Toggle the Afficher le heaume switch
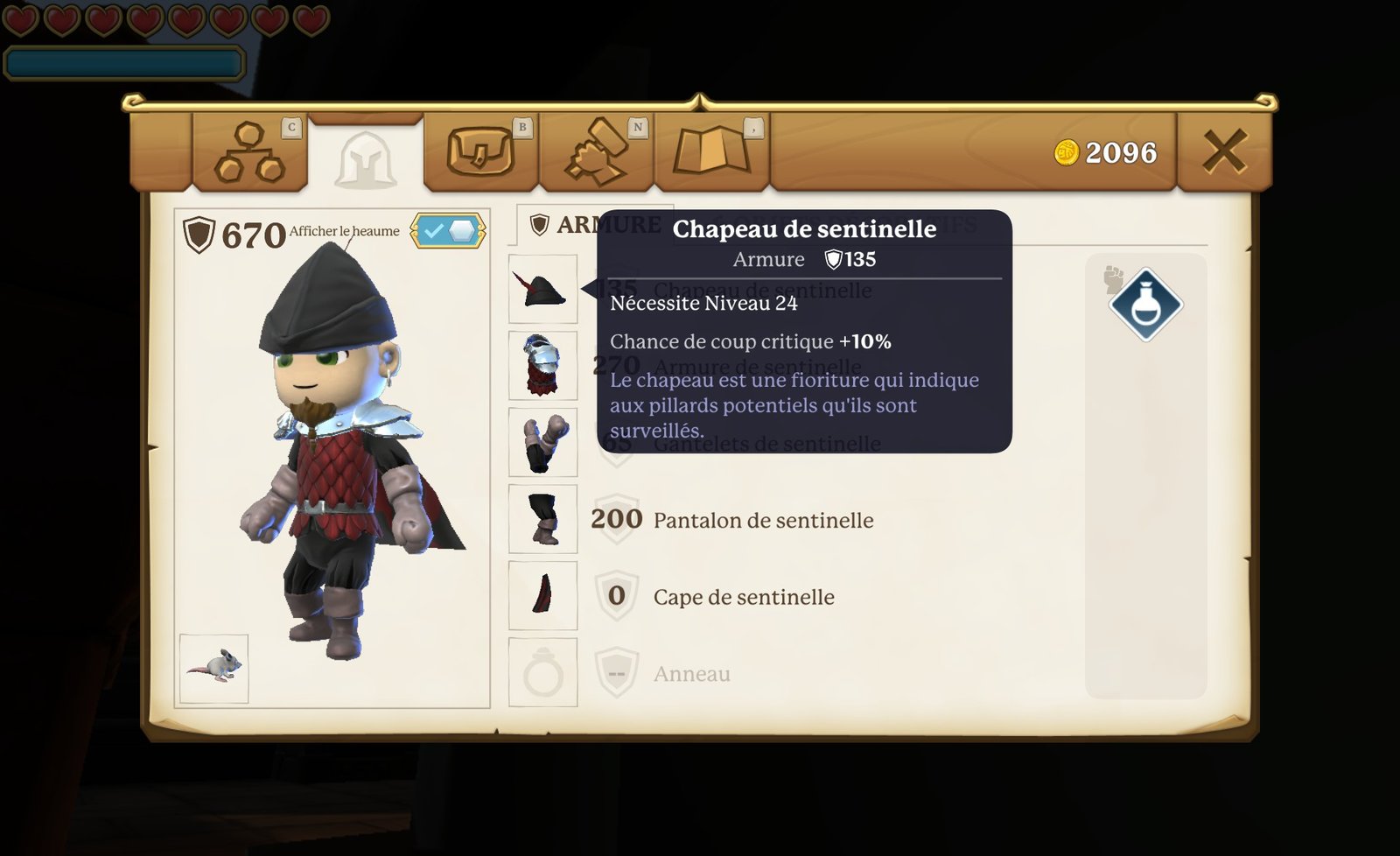Screen dimensions: 1400x856 448,231
